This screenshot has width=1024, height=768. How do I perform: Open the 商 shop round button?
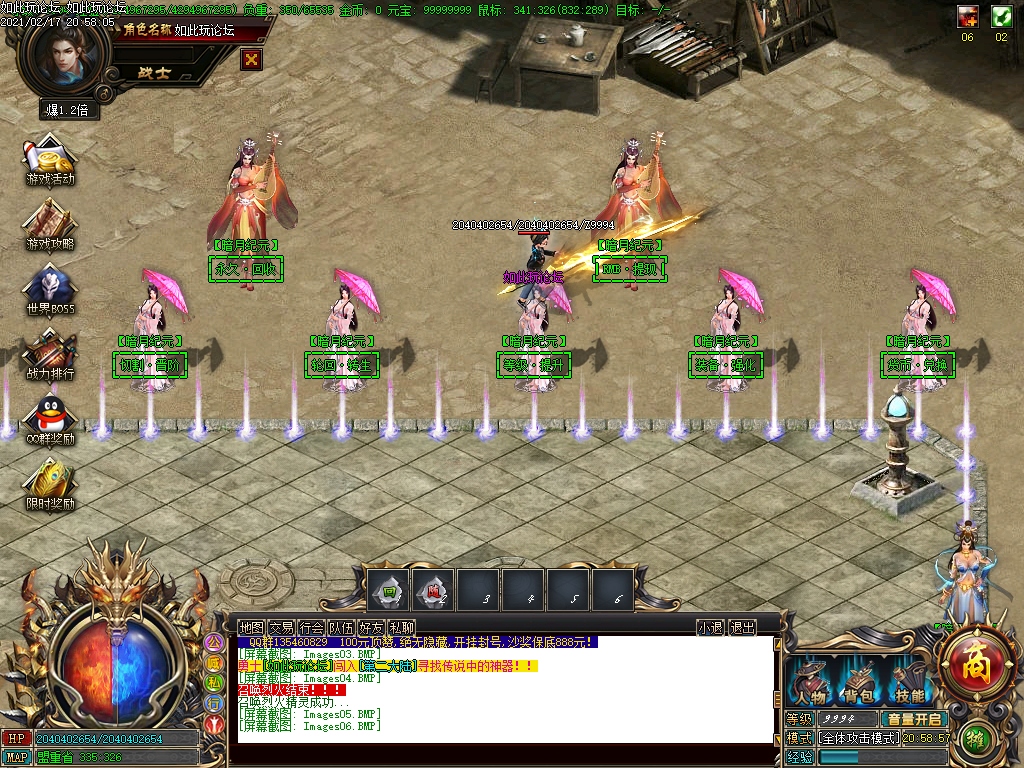click(x=971, y=660)
